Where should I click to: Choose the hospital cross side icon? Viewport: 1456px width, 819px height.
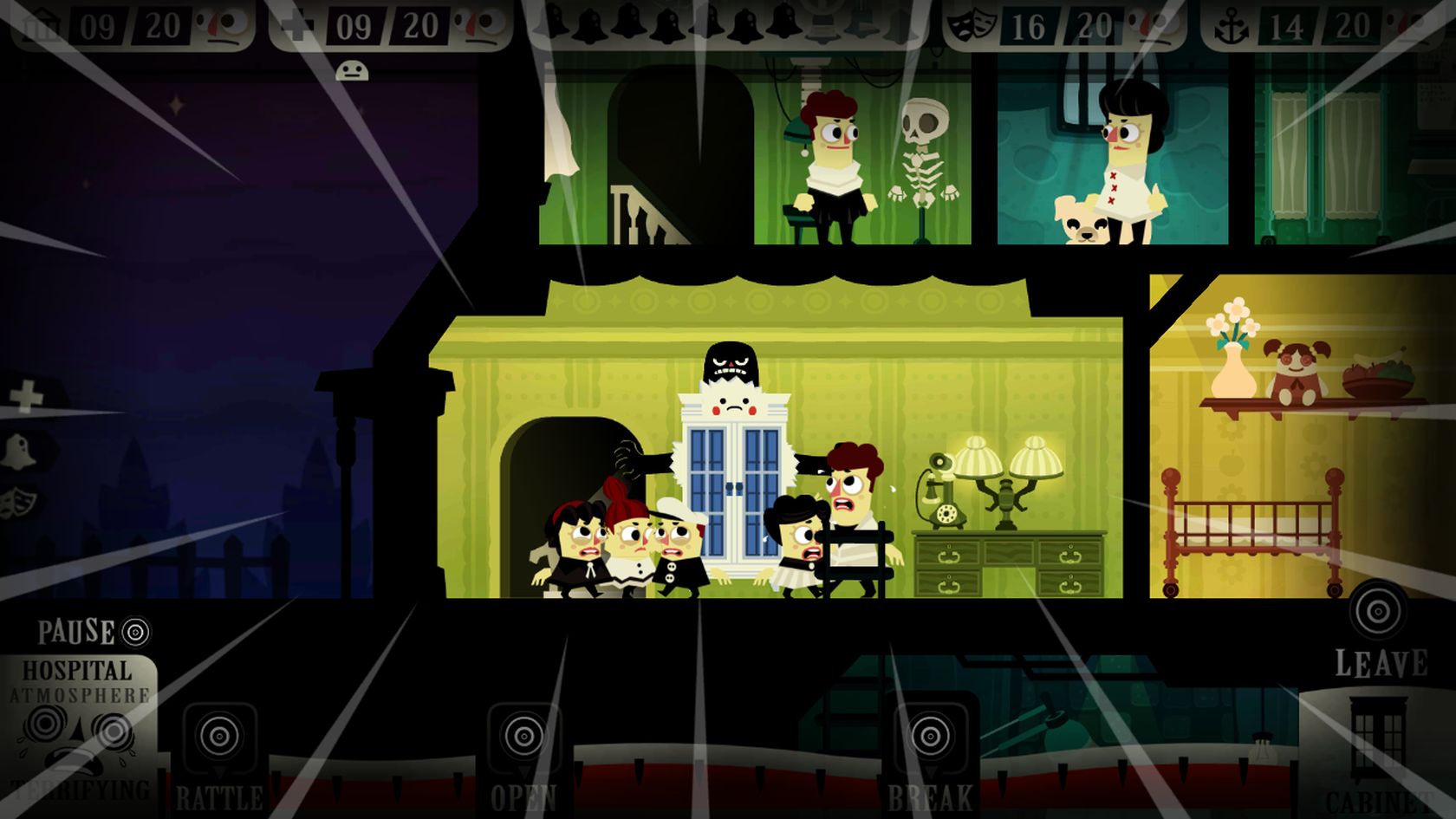[27, 397]
